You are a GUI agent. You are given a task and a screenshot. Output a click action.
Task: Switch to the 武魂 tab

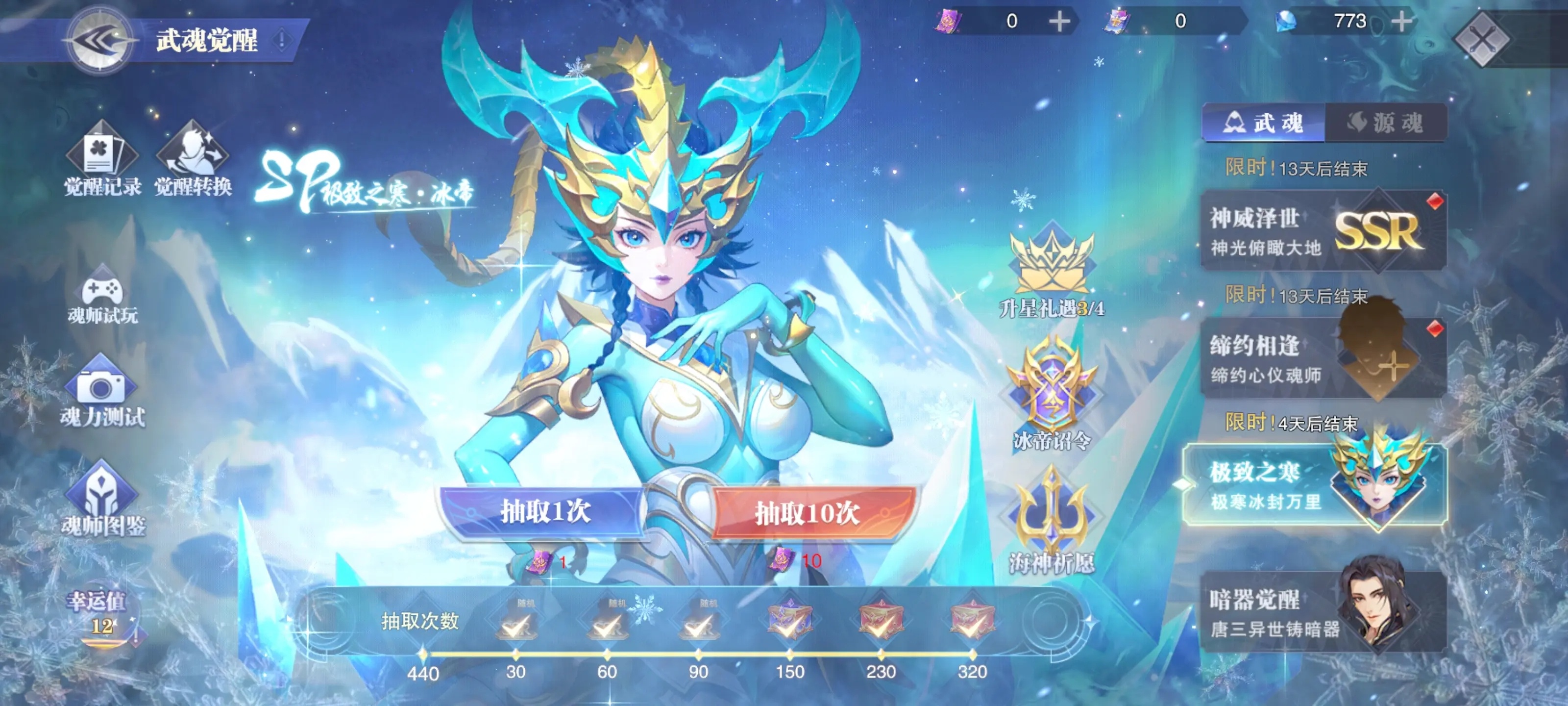point(1264,124)
